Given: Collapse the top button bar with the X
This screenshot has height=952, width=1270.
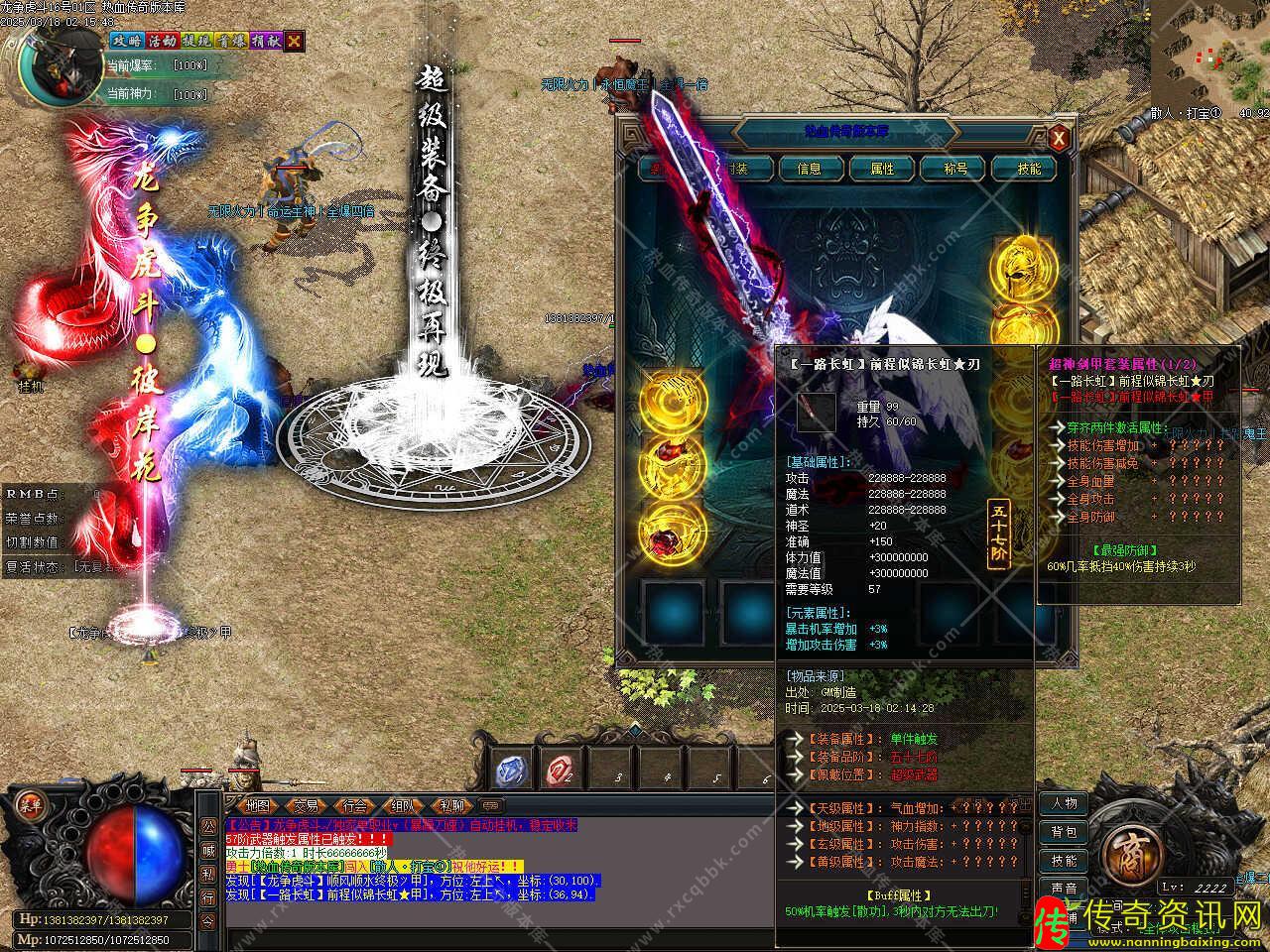Looking at the screenshot, I should click(294, 42).
